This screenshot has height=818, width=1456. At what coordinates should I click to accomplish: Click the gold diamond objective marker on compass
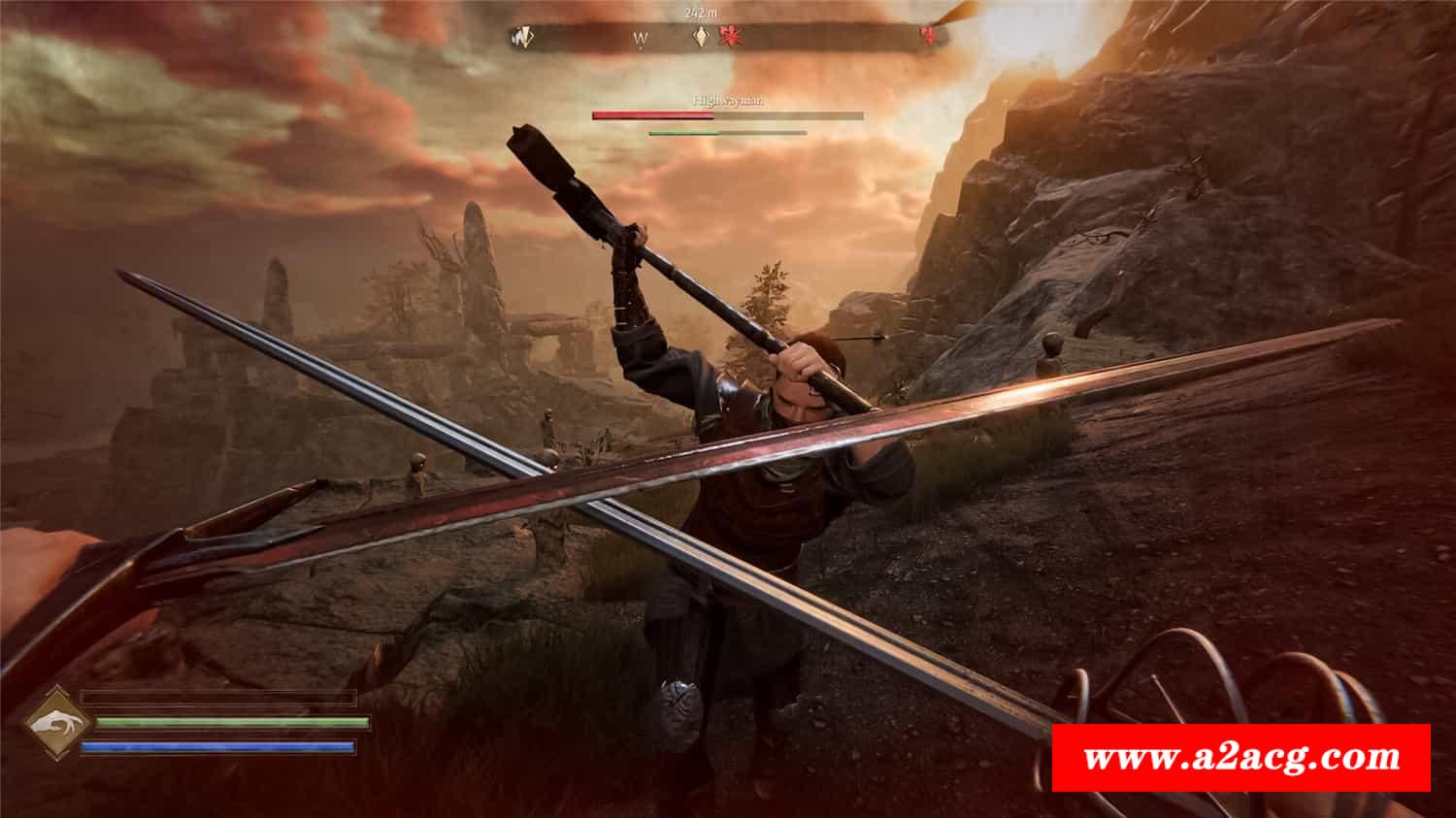pyautogui.click(x=700, y=38)
